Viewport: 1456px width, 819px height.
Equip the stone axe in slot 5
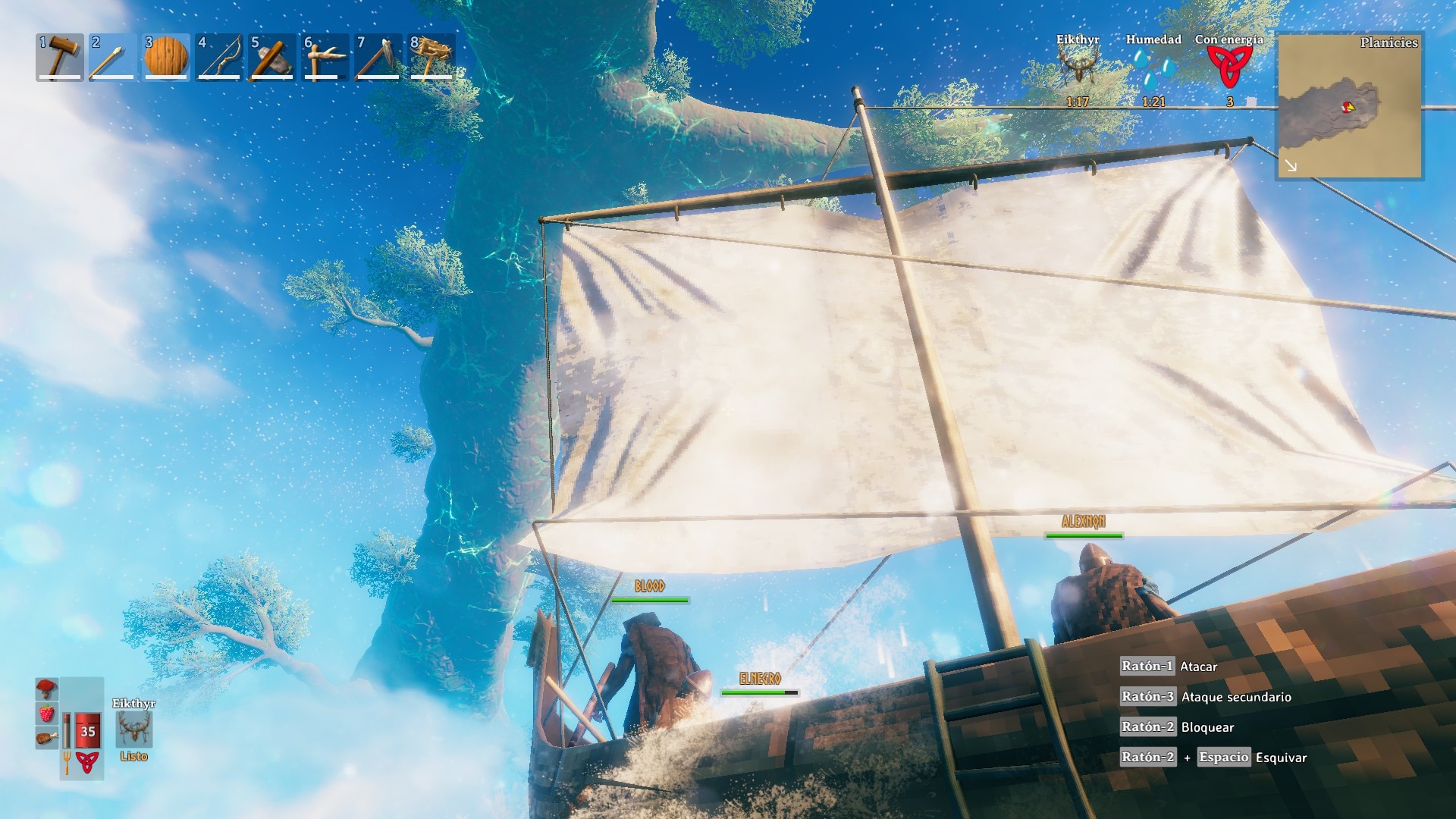272,57
